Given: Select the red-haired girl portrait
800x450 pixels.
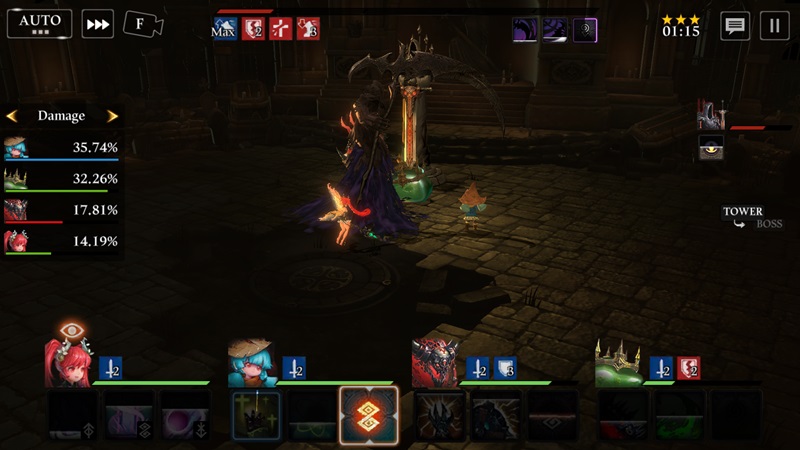Looking at the screenshot, I should point(69,363).
